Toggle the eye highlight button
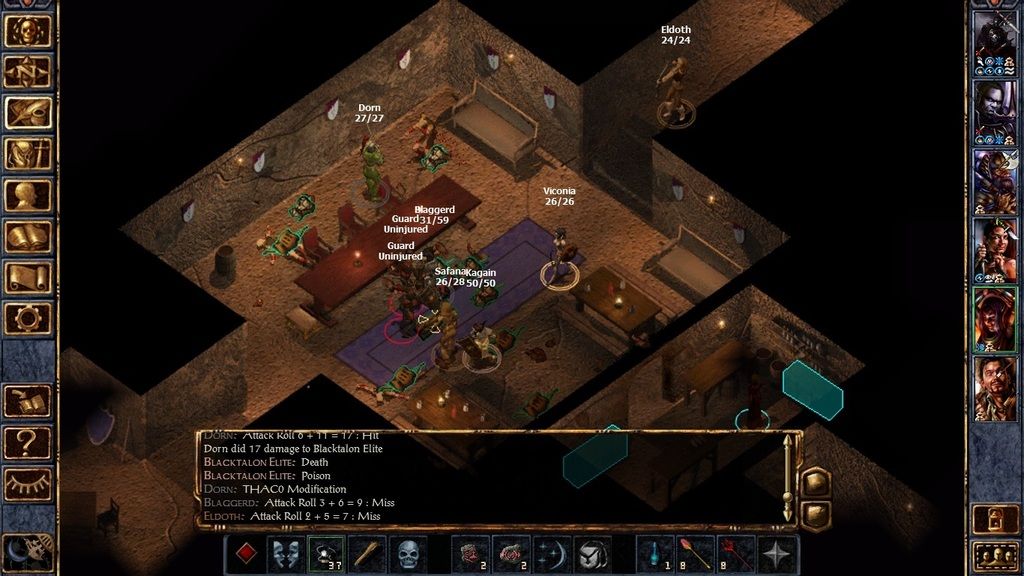The image size is (1024, 576). pos(28,482)
